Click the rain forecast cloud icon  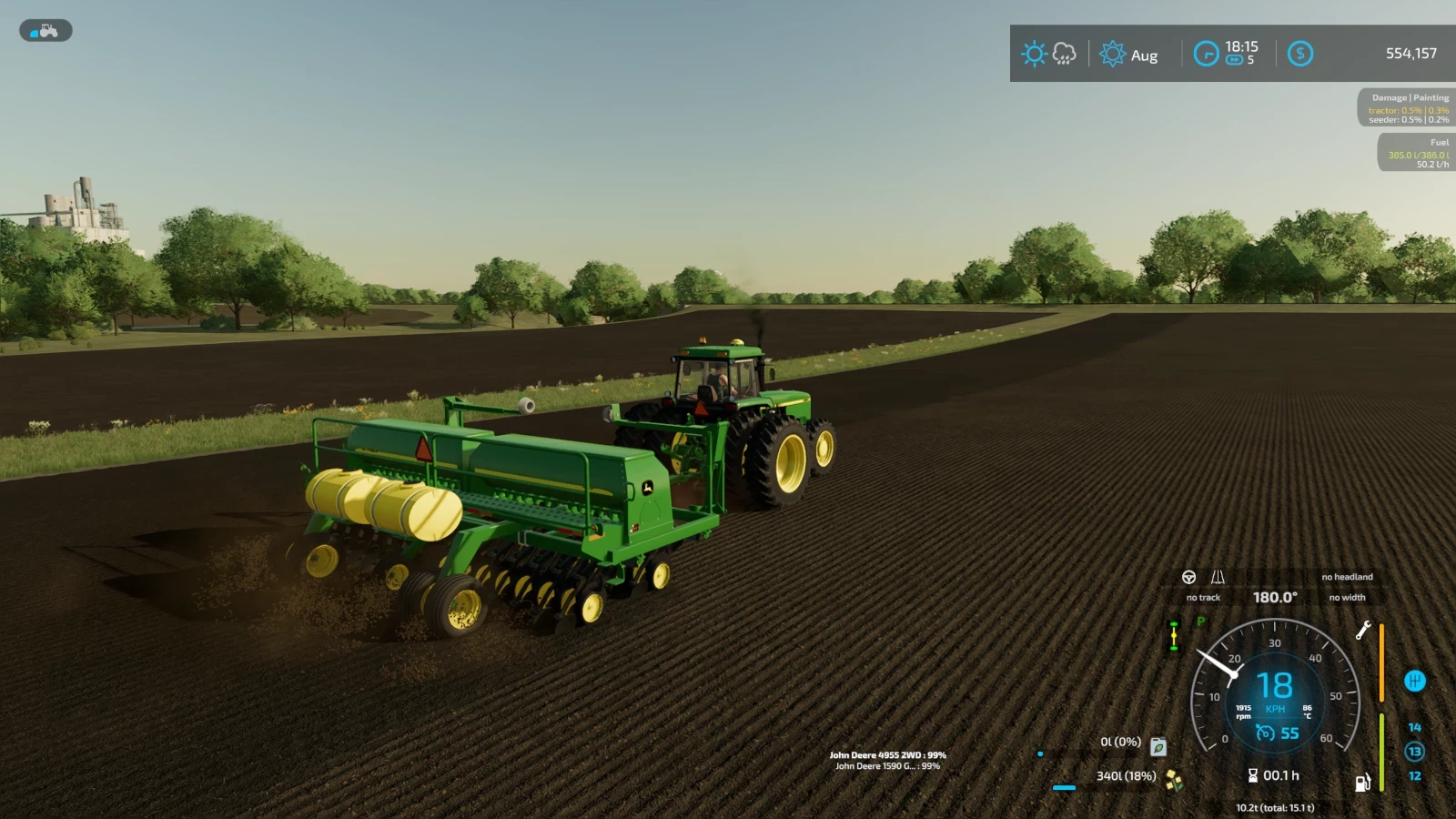1064,54
